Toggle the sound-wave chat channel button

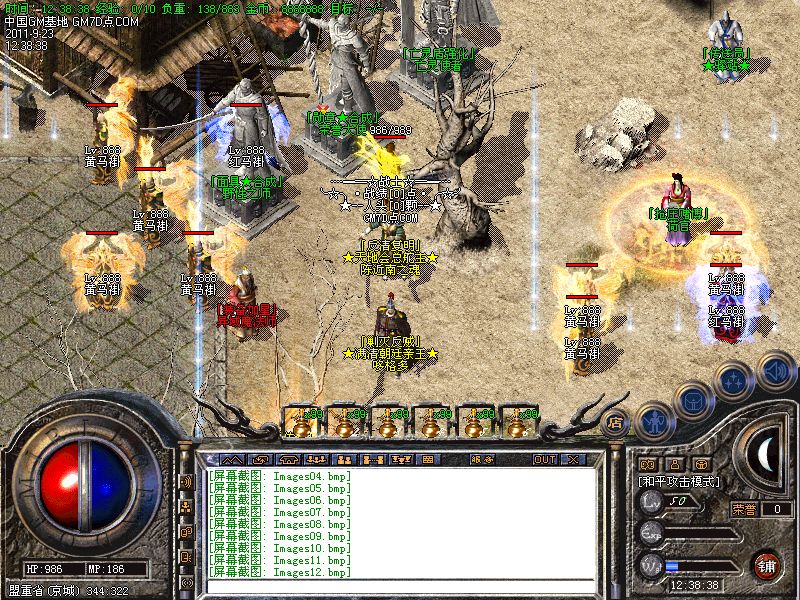tap(186, 481)
